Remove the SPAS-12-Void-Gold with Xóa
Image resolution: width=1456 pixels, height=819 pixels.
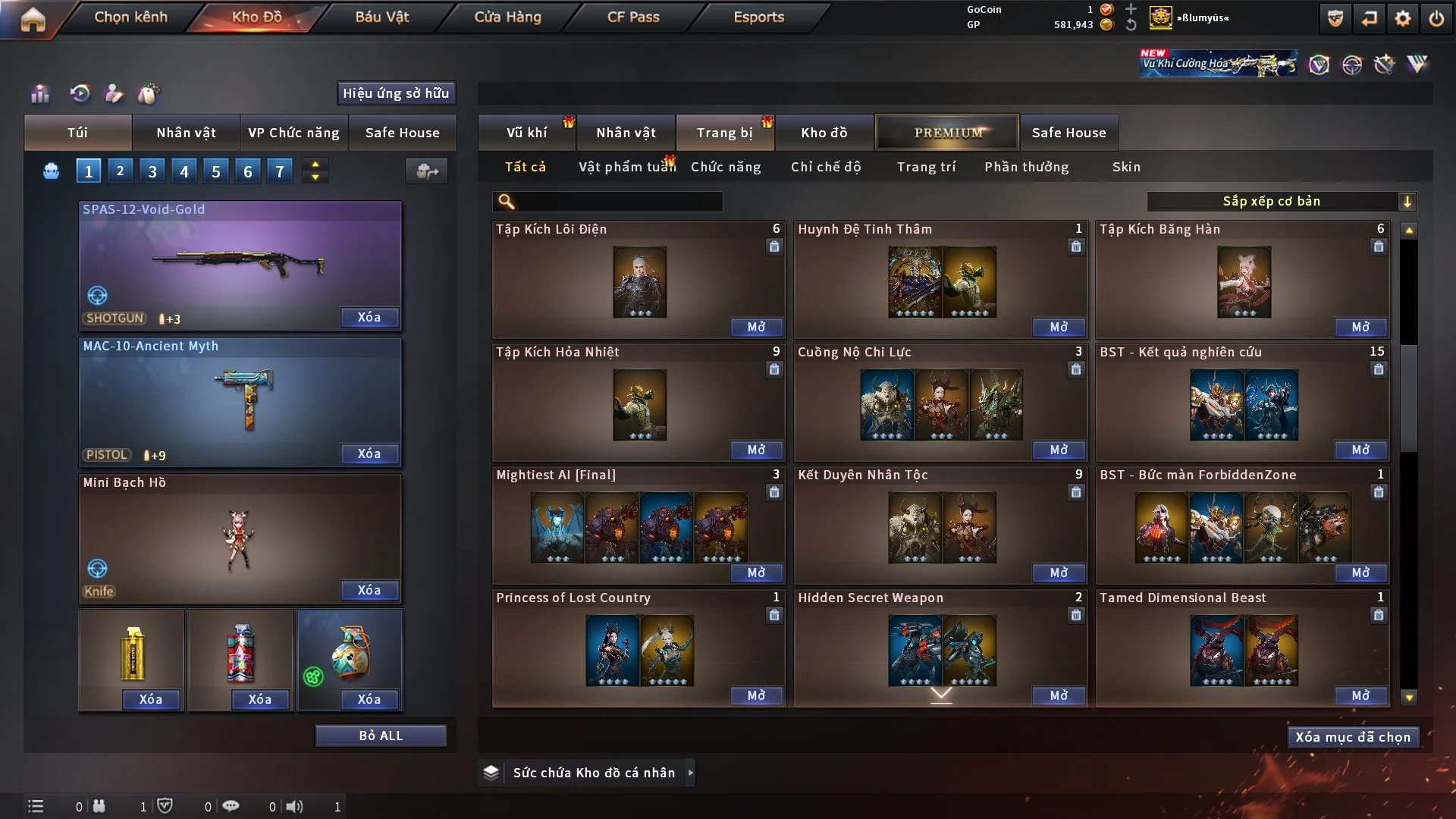[x=369, y=317]
